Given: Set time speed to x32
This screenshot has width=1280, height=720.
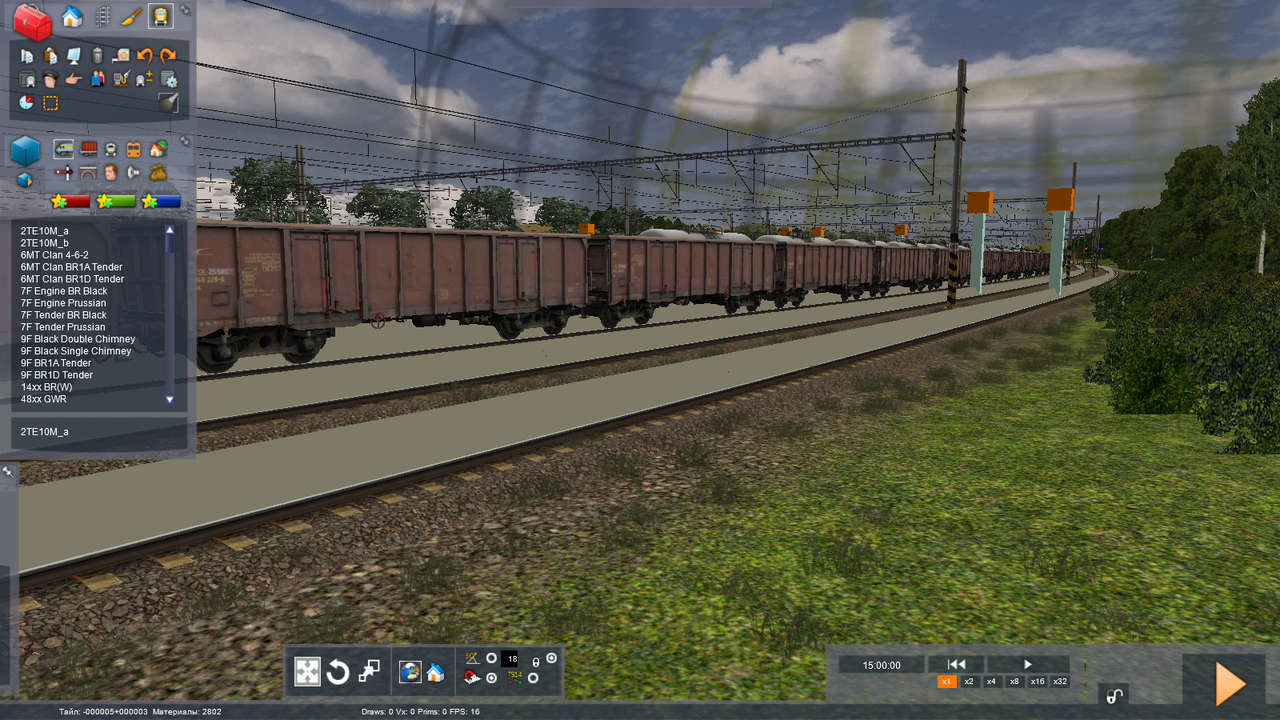Looking at the screenshot, I should coord(1060,681).
